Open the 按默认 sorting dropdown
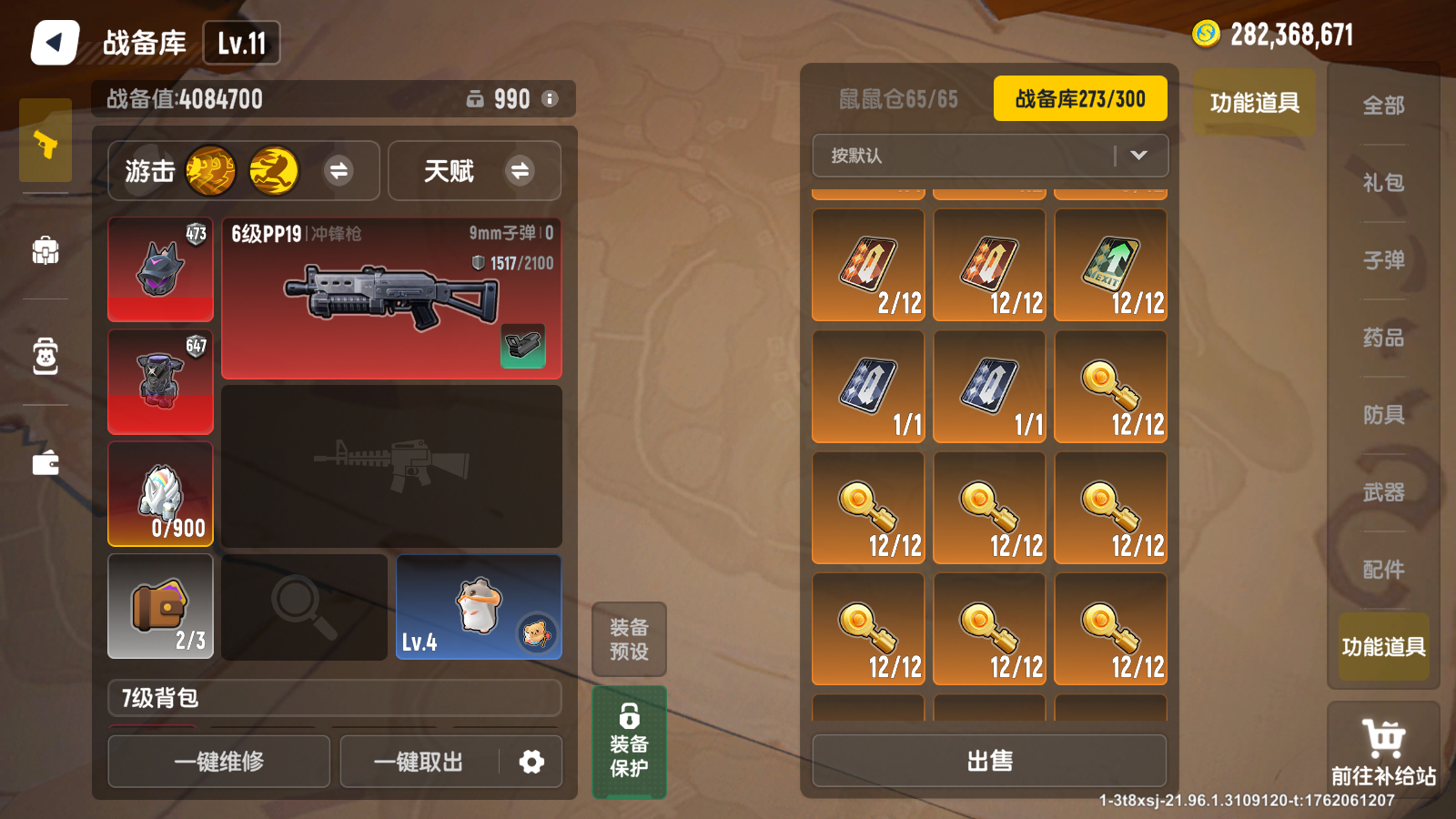1456x819 pixels. pyautogui.click(x=991, y=156)
